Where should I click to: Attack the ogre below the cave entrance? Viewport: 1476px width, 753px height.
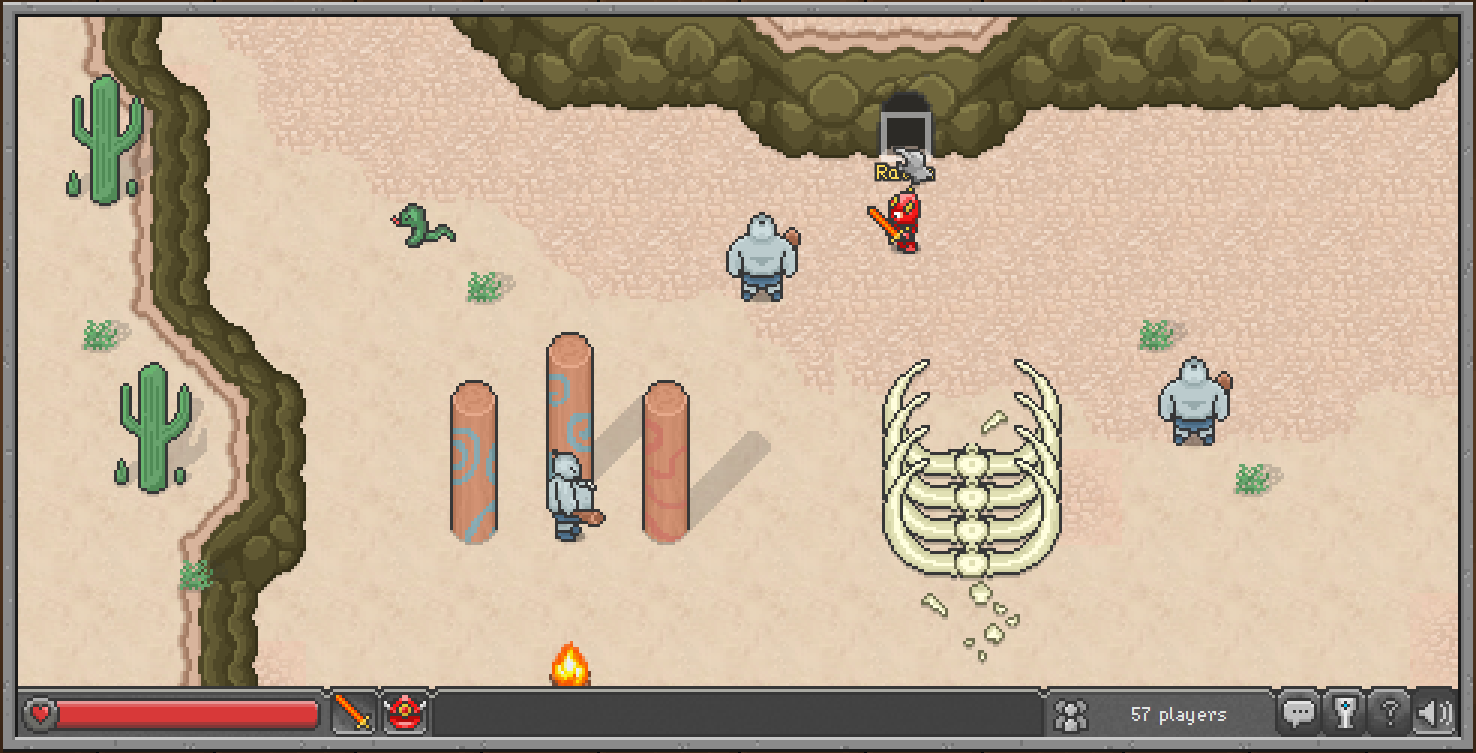pyautogui.click(x=762, y=255)
